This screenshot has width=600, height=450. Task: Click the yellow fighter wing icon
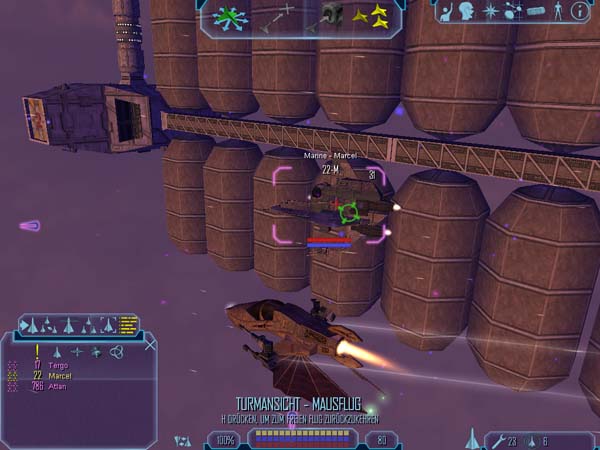pos(374,17)
